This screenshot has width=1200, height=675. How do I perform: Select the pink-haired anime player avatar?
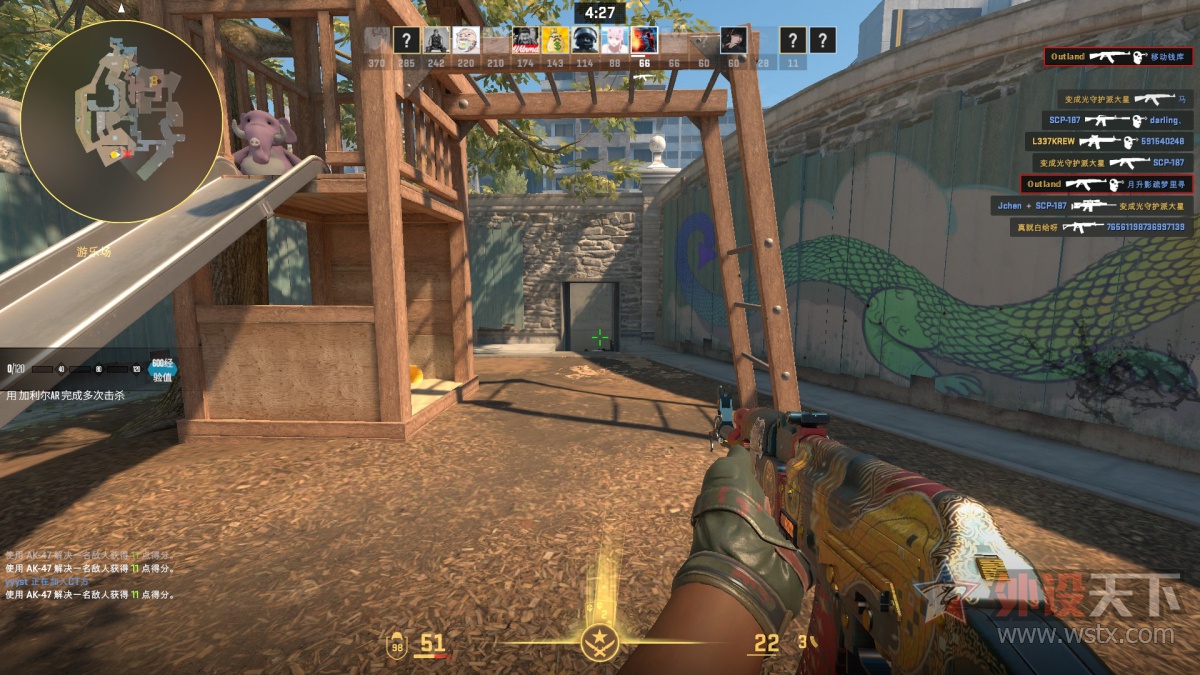tap(614, 40)
